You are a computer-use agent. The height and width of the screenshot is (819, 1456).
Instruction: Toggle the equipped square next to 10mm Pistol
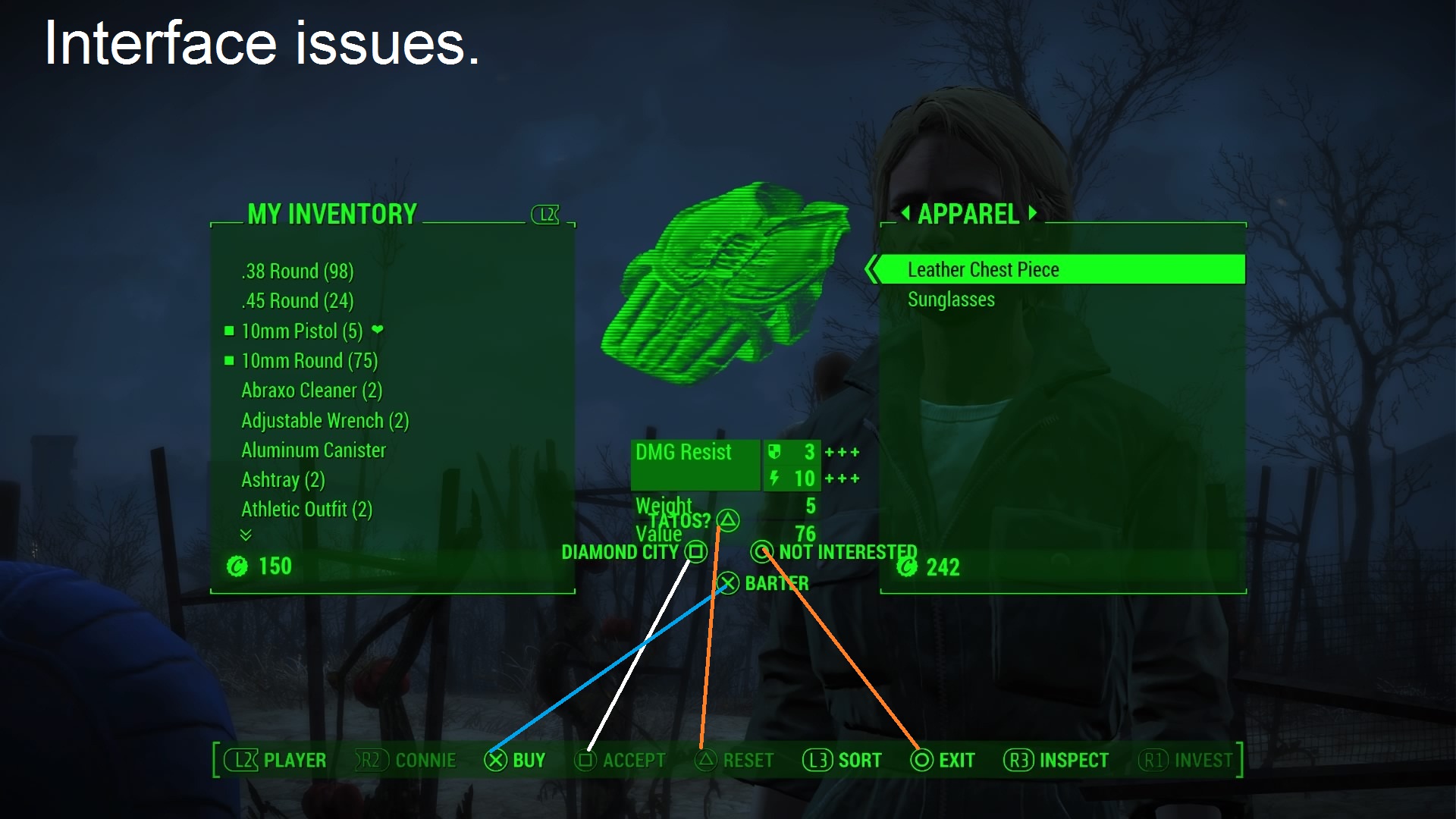[x=228, y=331]
